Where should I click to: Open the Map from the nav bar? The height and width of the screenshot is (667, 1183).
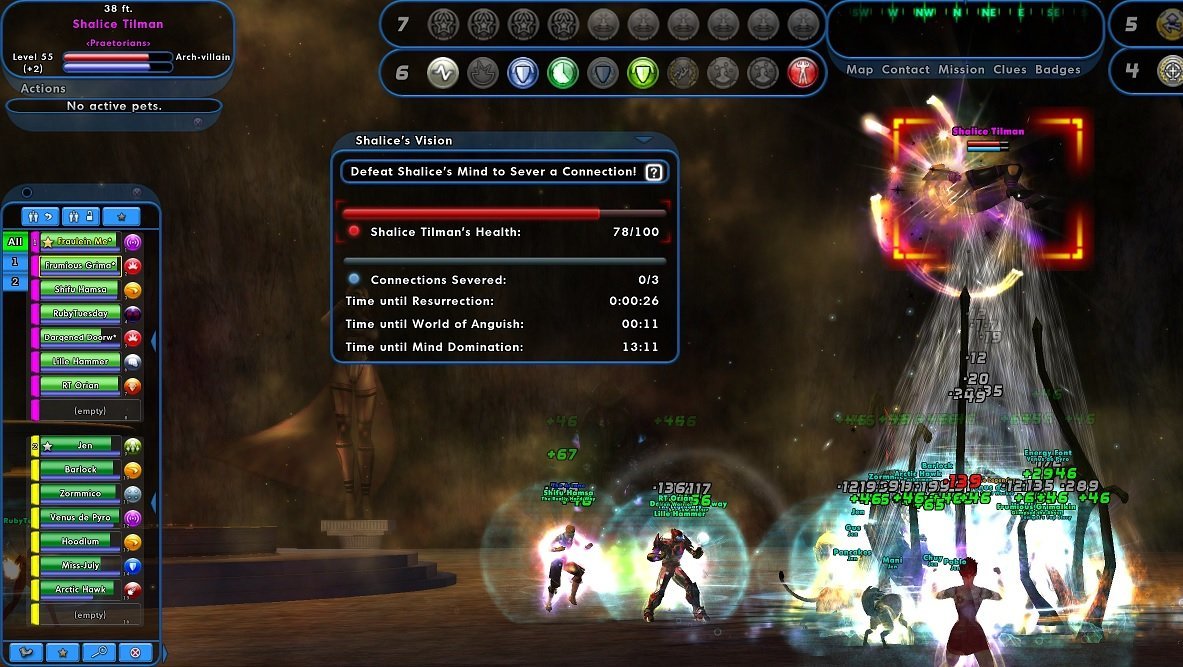[859, 70]
